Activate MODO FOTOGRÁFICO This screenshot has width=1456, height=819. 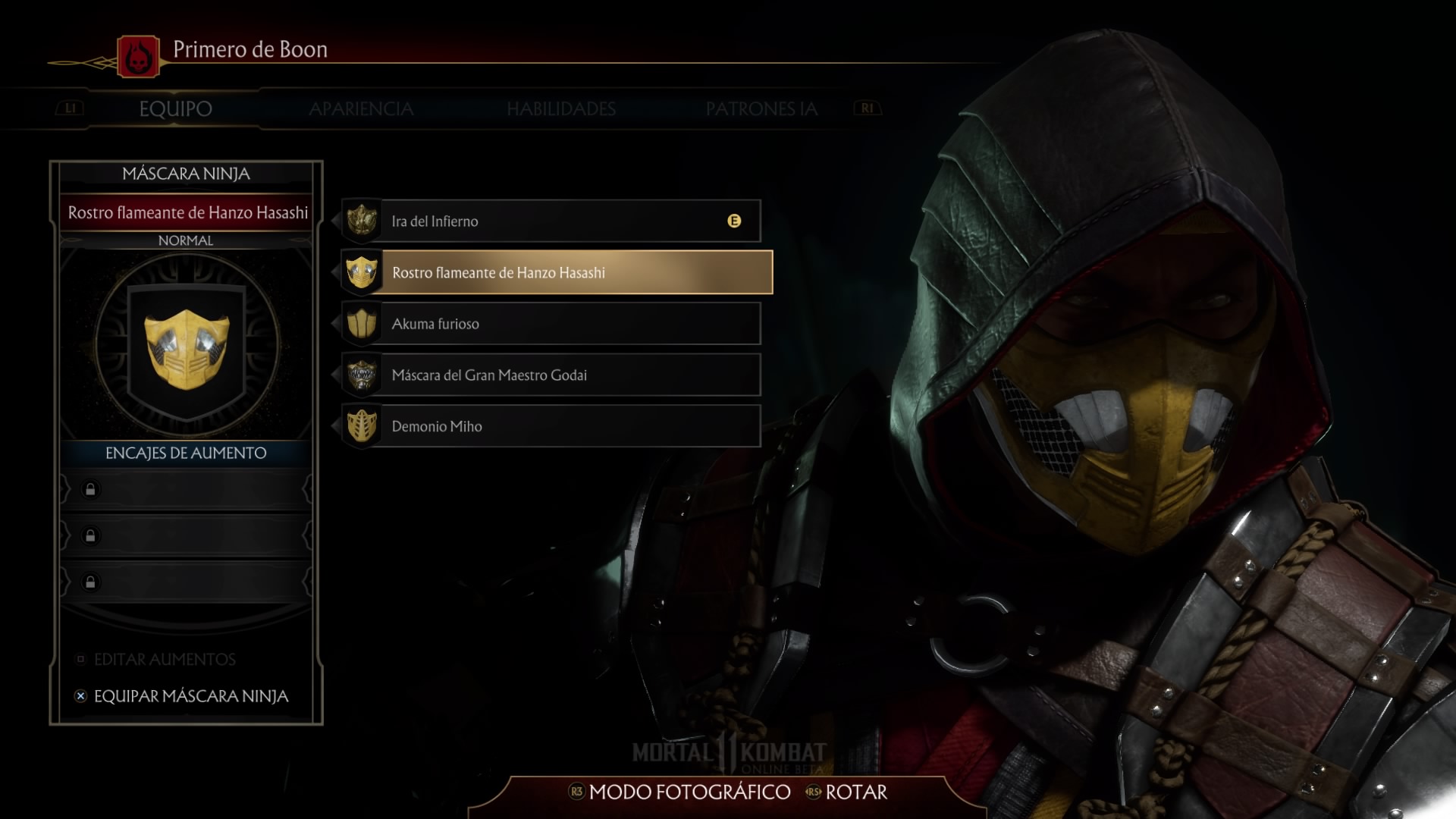(688, 792)
